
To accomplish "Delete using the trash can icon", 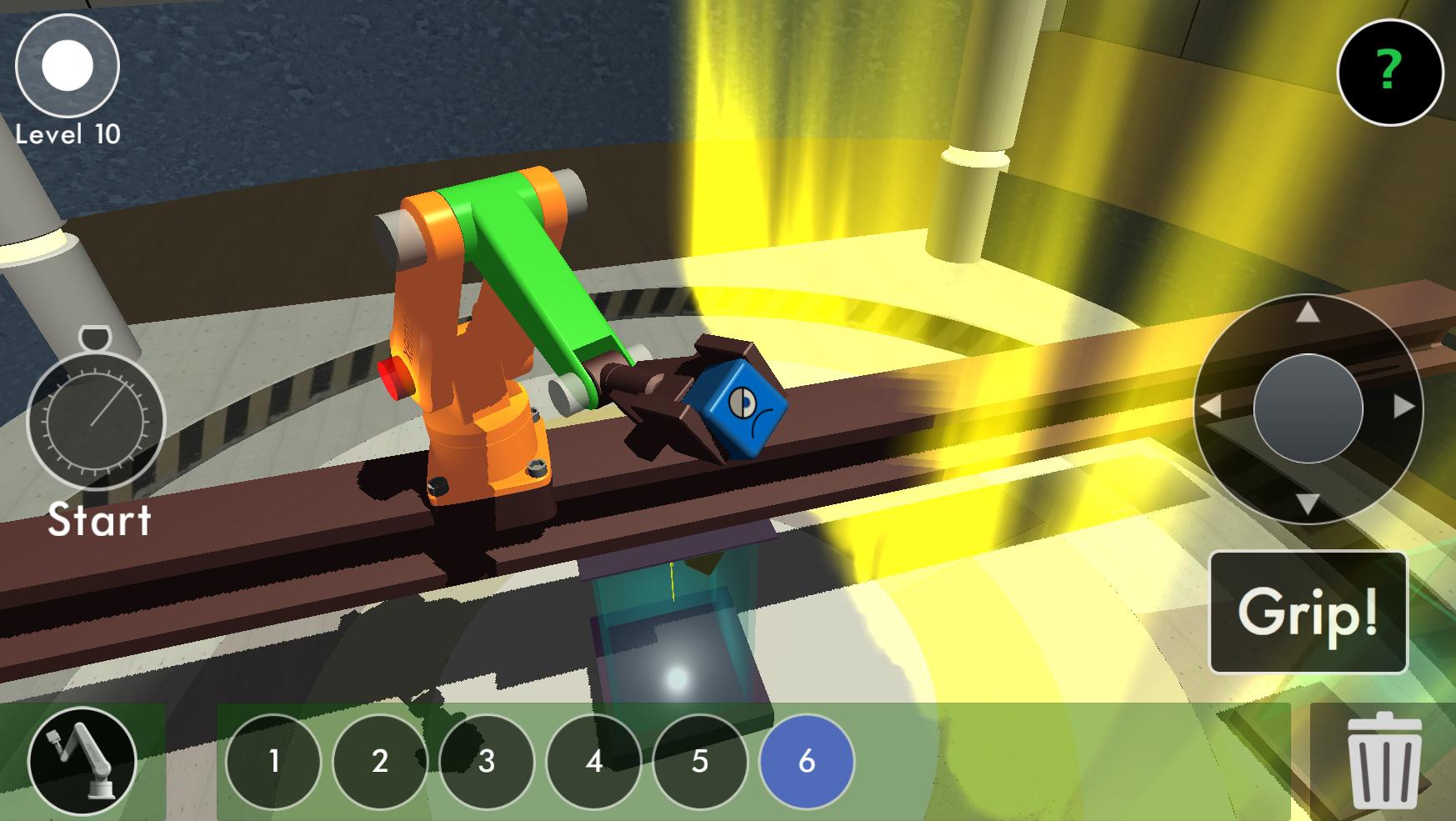I will click(1383, 760).
